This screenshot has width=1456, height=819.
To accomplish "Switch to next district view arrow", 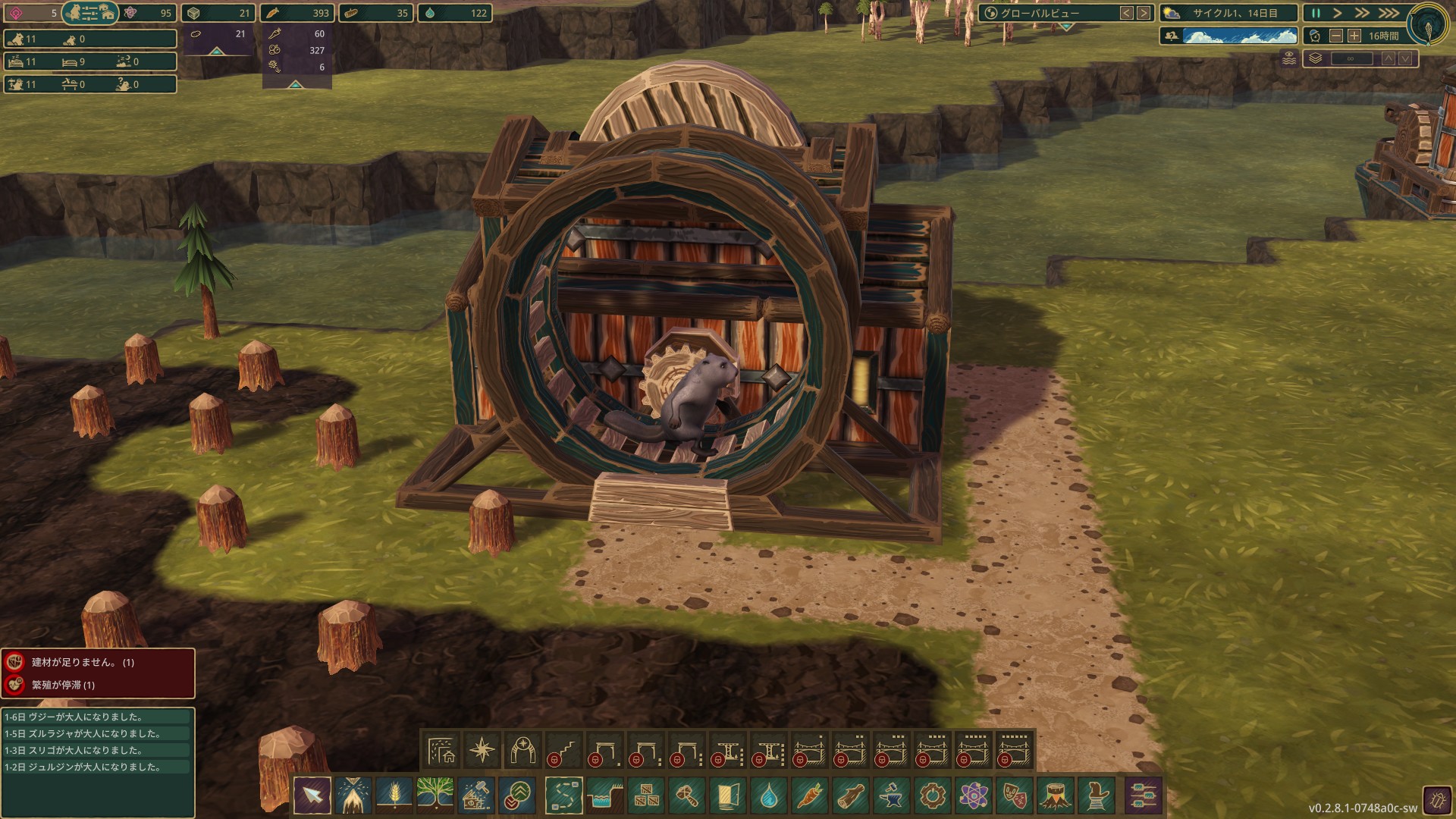I will (1144, 13).
